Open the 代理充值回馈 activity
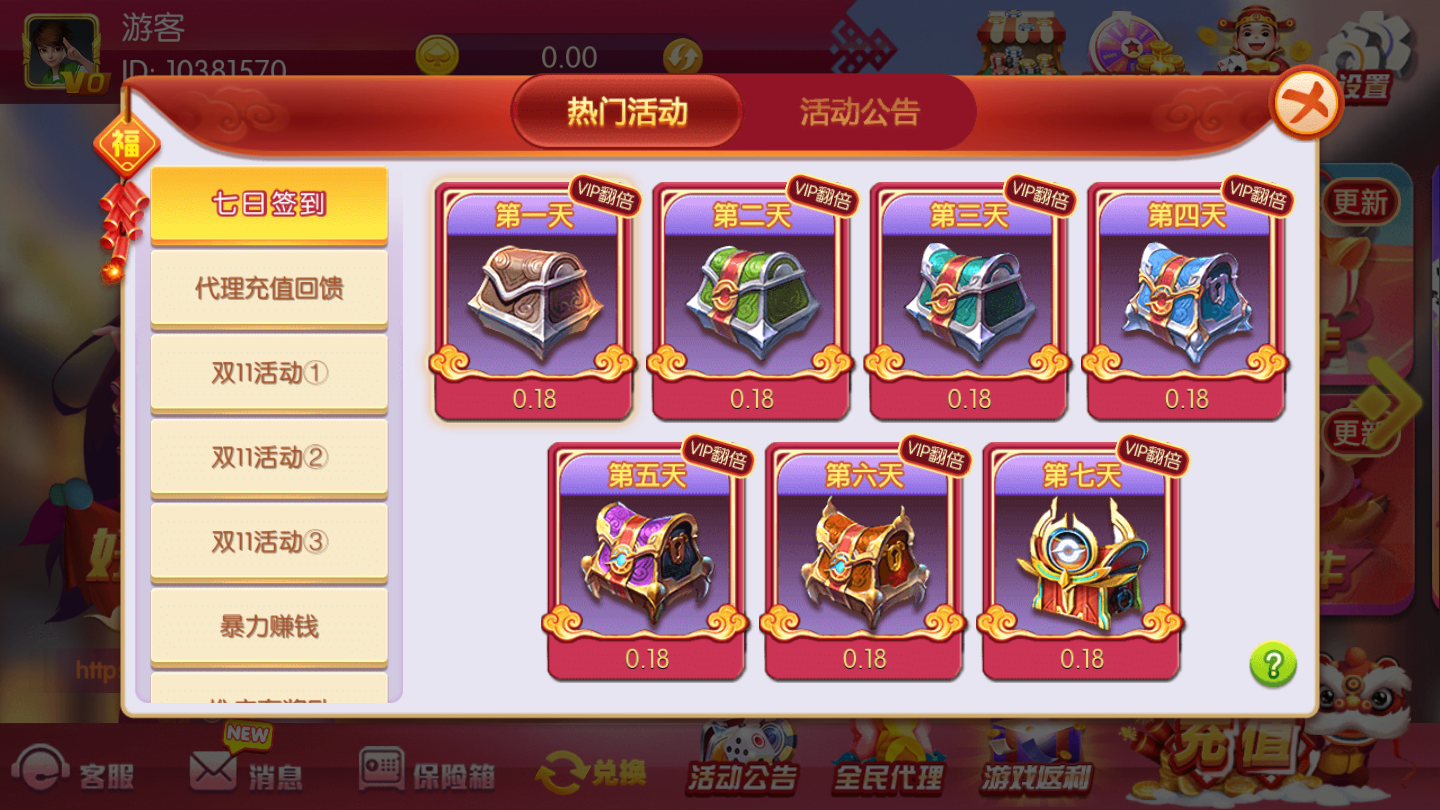The height and width of the screenshot is (810, 1440). 268,287
